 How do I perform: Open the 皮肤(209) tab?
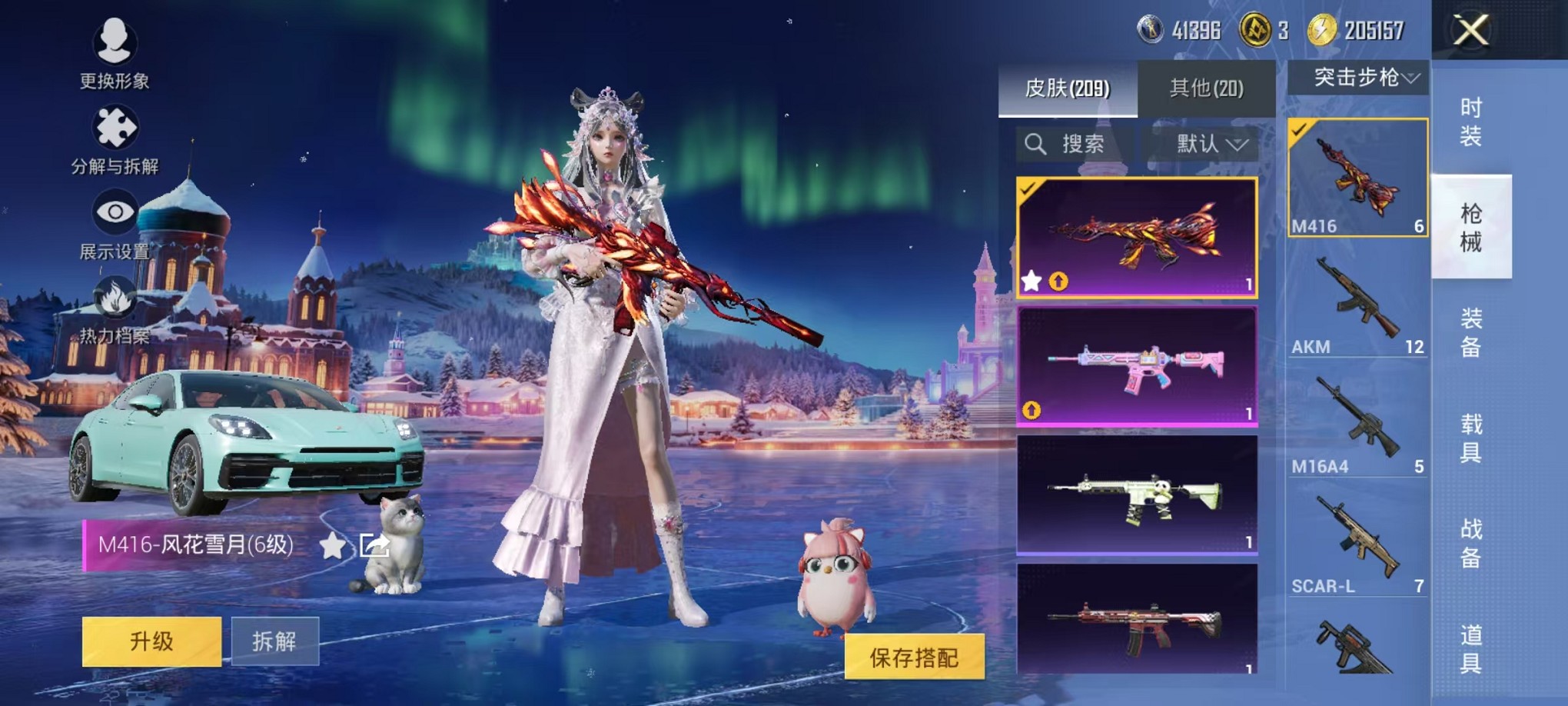click(1068, 88)
